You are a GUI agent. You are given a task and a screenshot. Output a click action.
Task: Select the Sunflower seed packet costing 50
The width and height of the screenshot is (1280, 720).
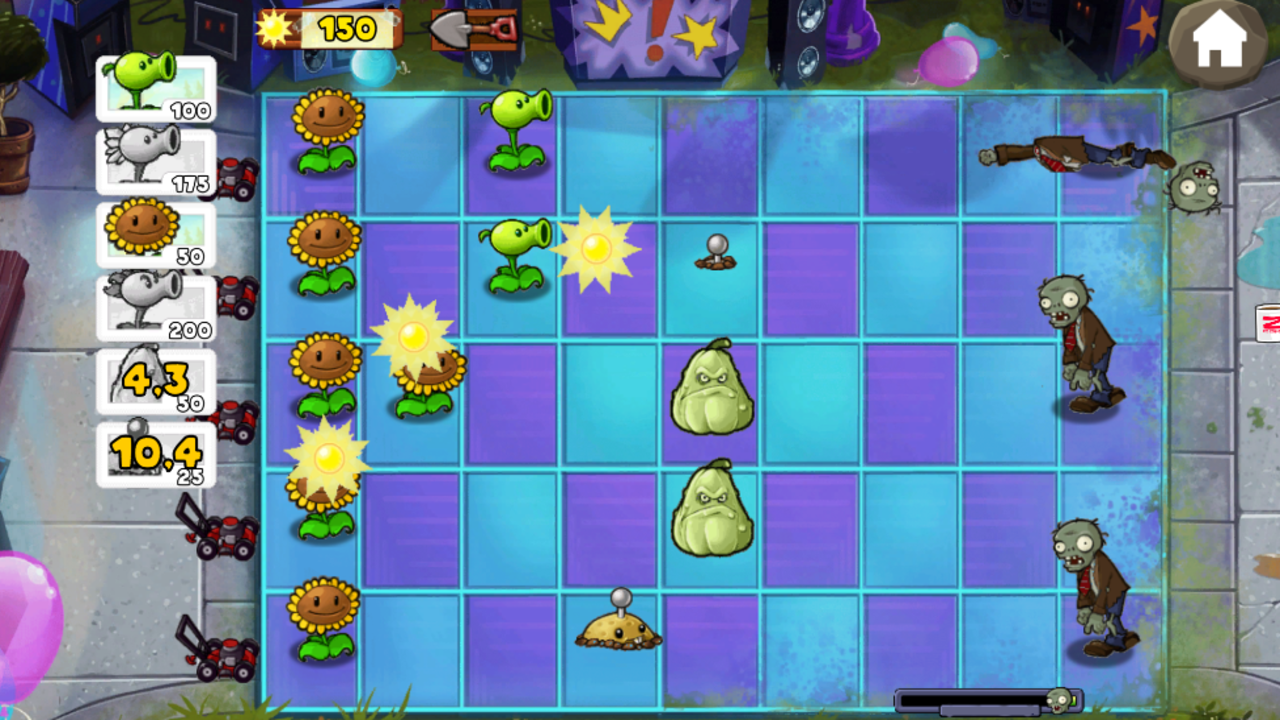155,235
